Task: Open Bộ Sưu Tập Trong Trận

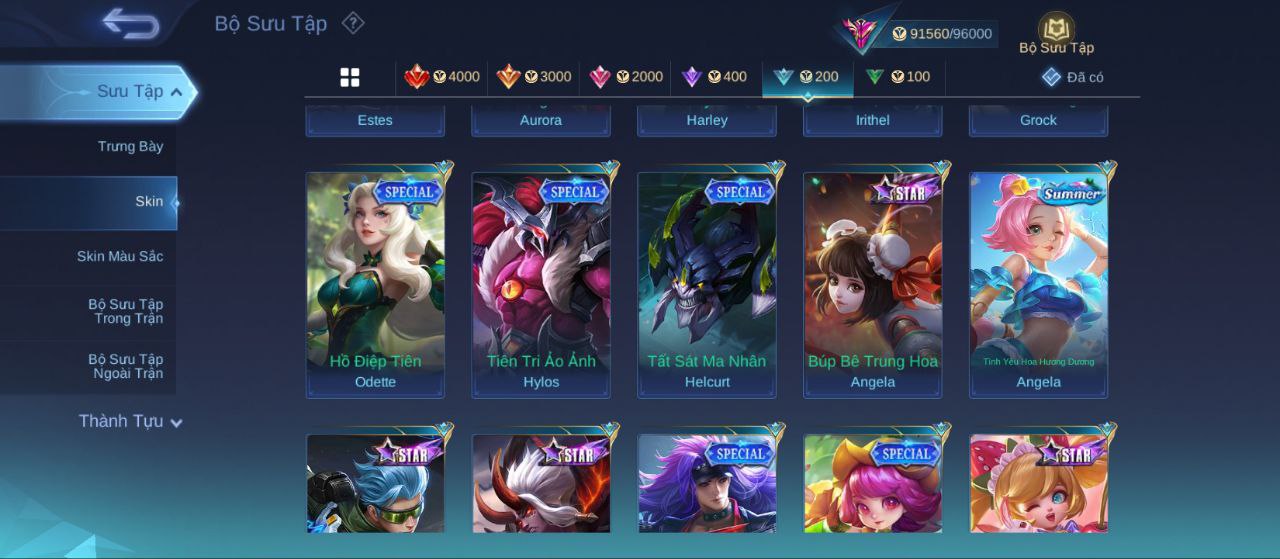Action: 125,312
